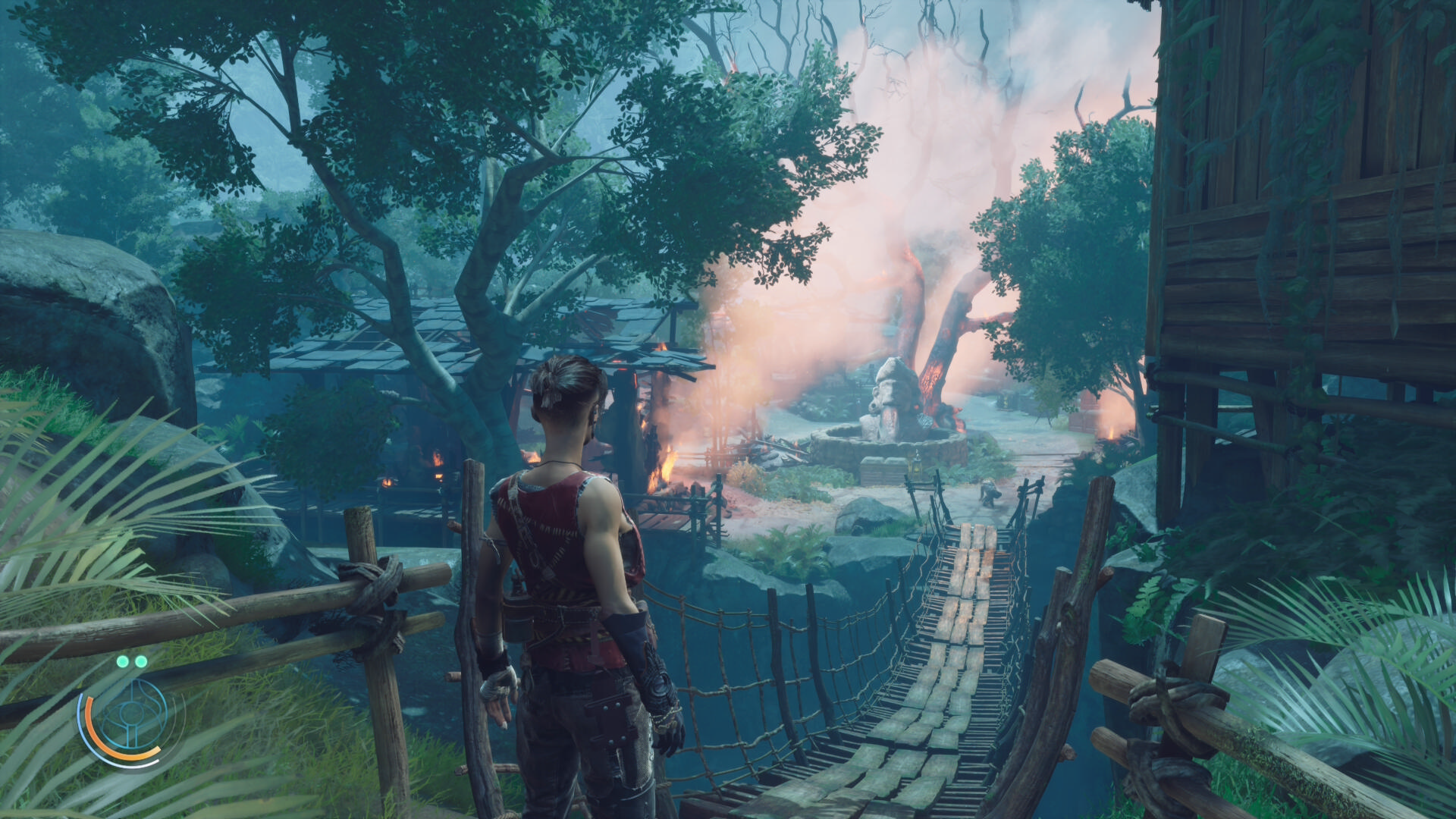The image size is (1456, 819).
Task: Click the circular blue emblem HUD icon
Action: 130,717
